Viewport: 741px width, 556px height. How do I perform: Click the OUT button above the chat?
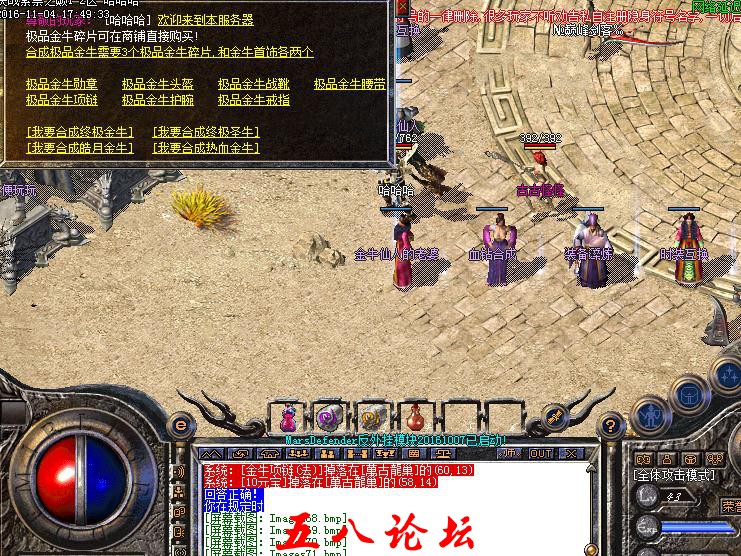coord(541,453)
